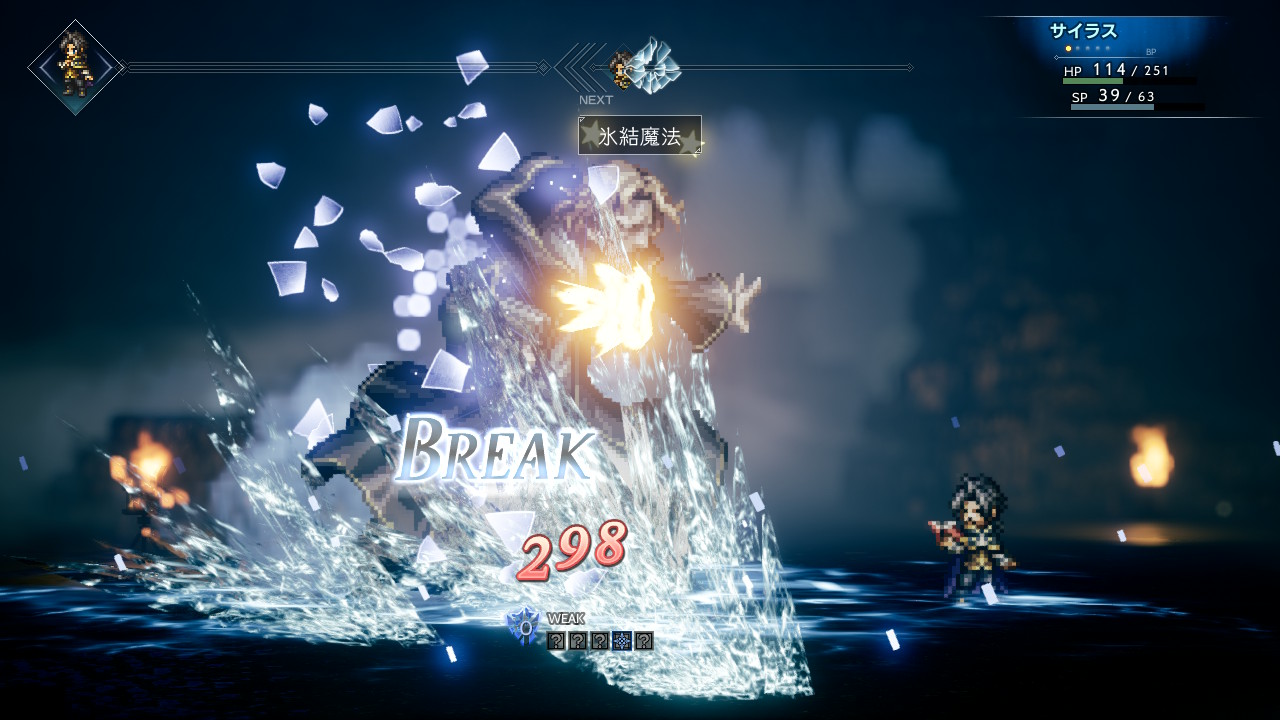Click the enemy's blue shield counter icon
Image resolution: width=1280 pixels, height=720 pixels.
(523, 626)
